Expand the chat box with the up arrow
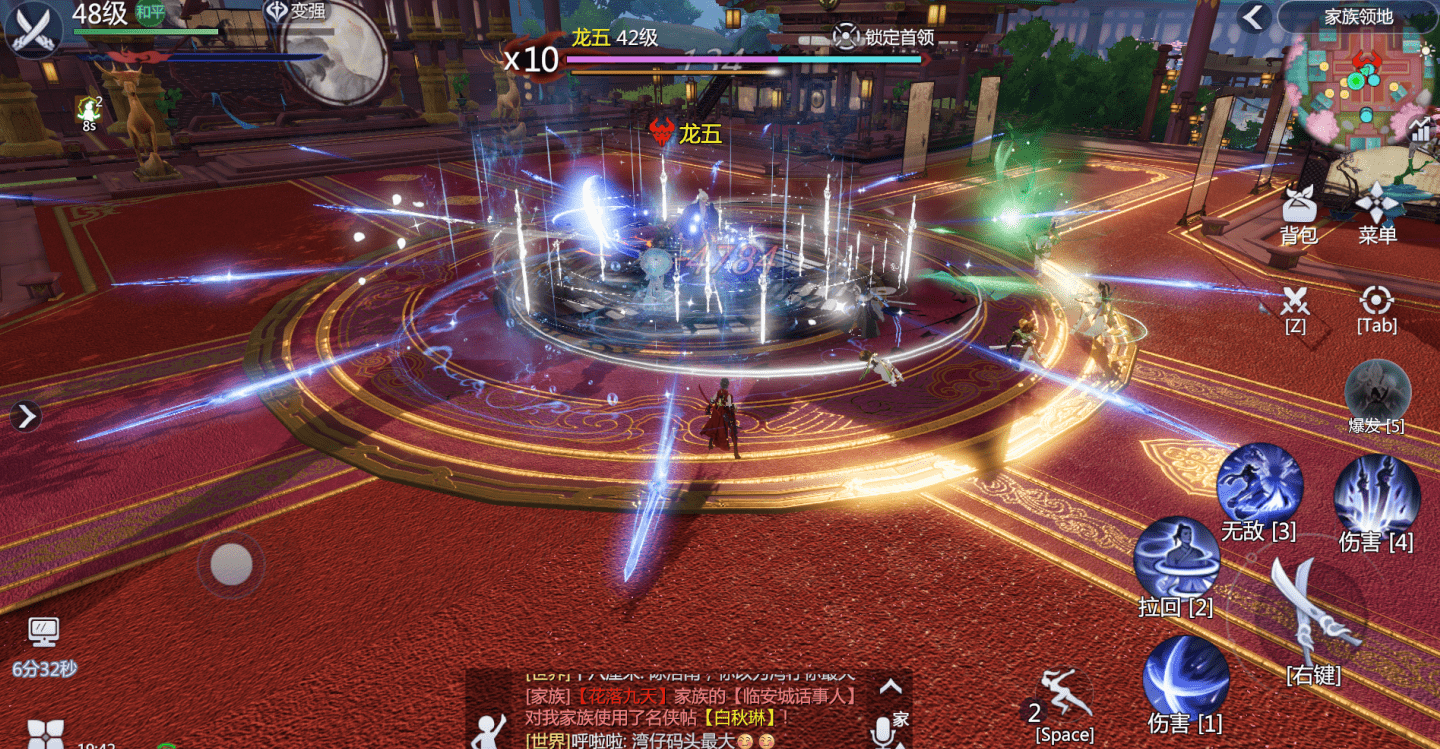 (890, 687)
